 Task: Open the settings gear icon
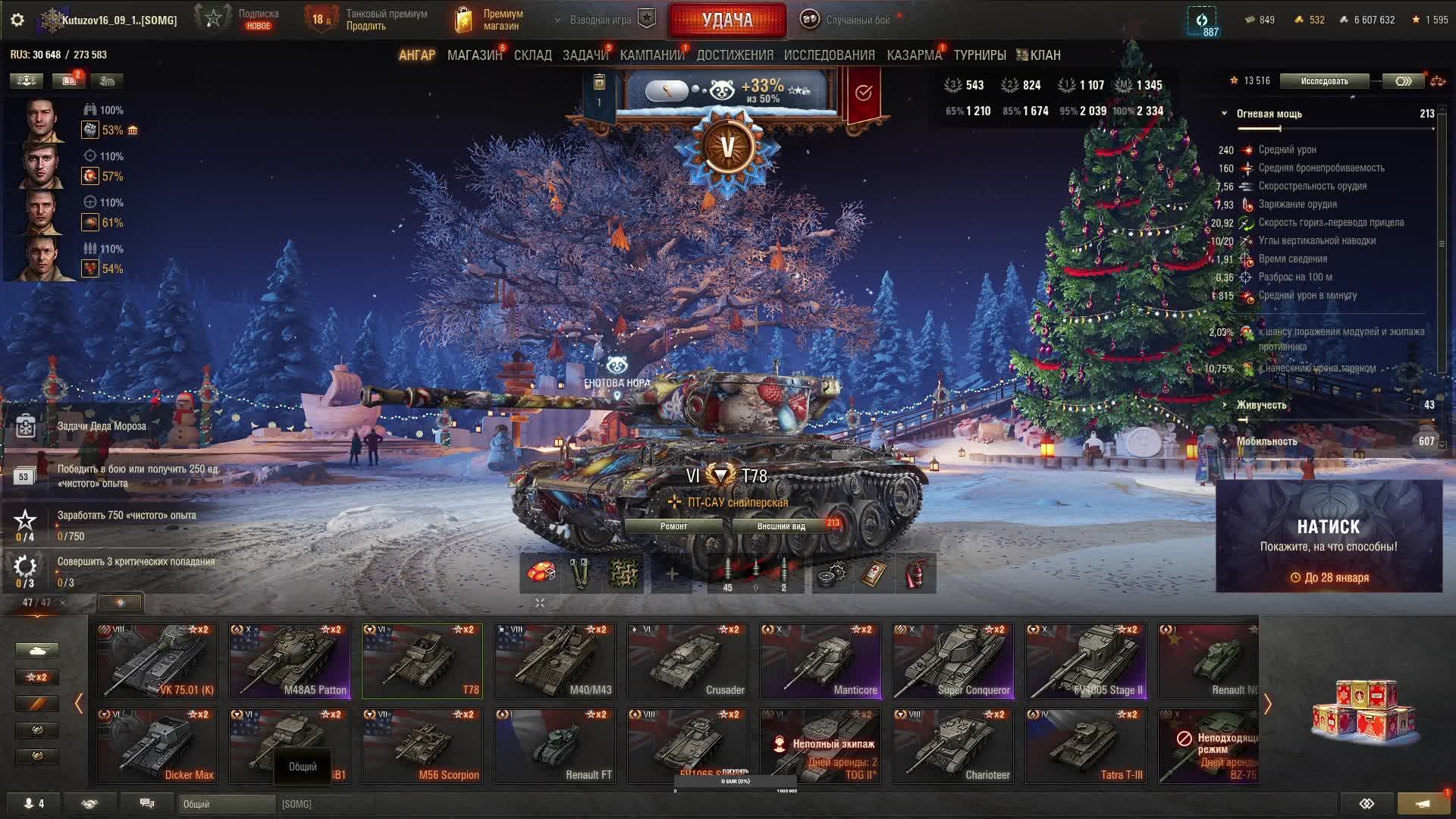pos(17,20)
